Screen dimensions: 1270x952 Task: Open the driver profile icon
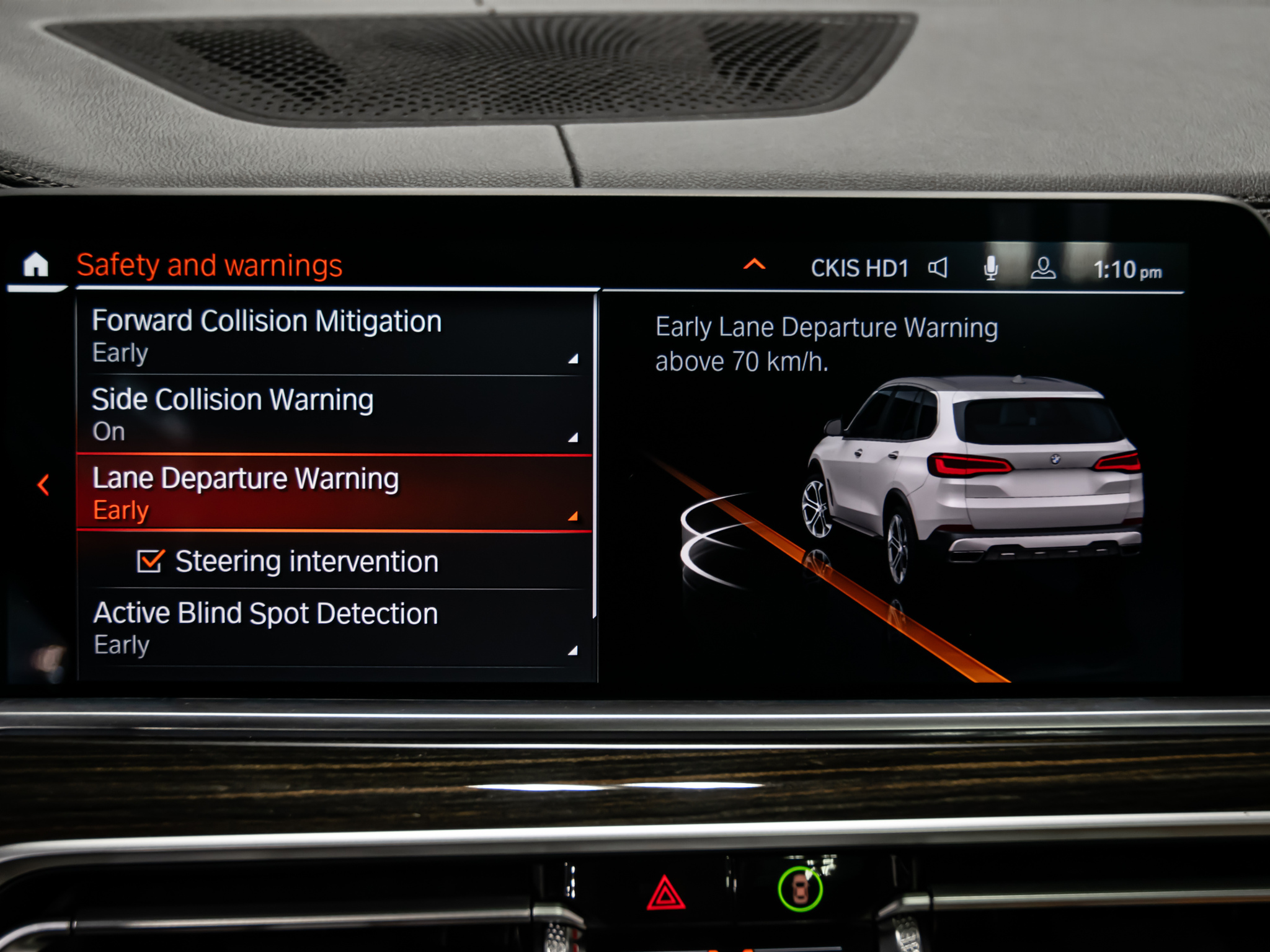coord(1043,268)
